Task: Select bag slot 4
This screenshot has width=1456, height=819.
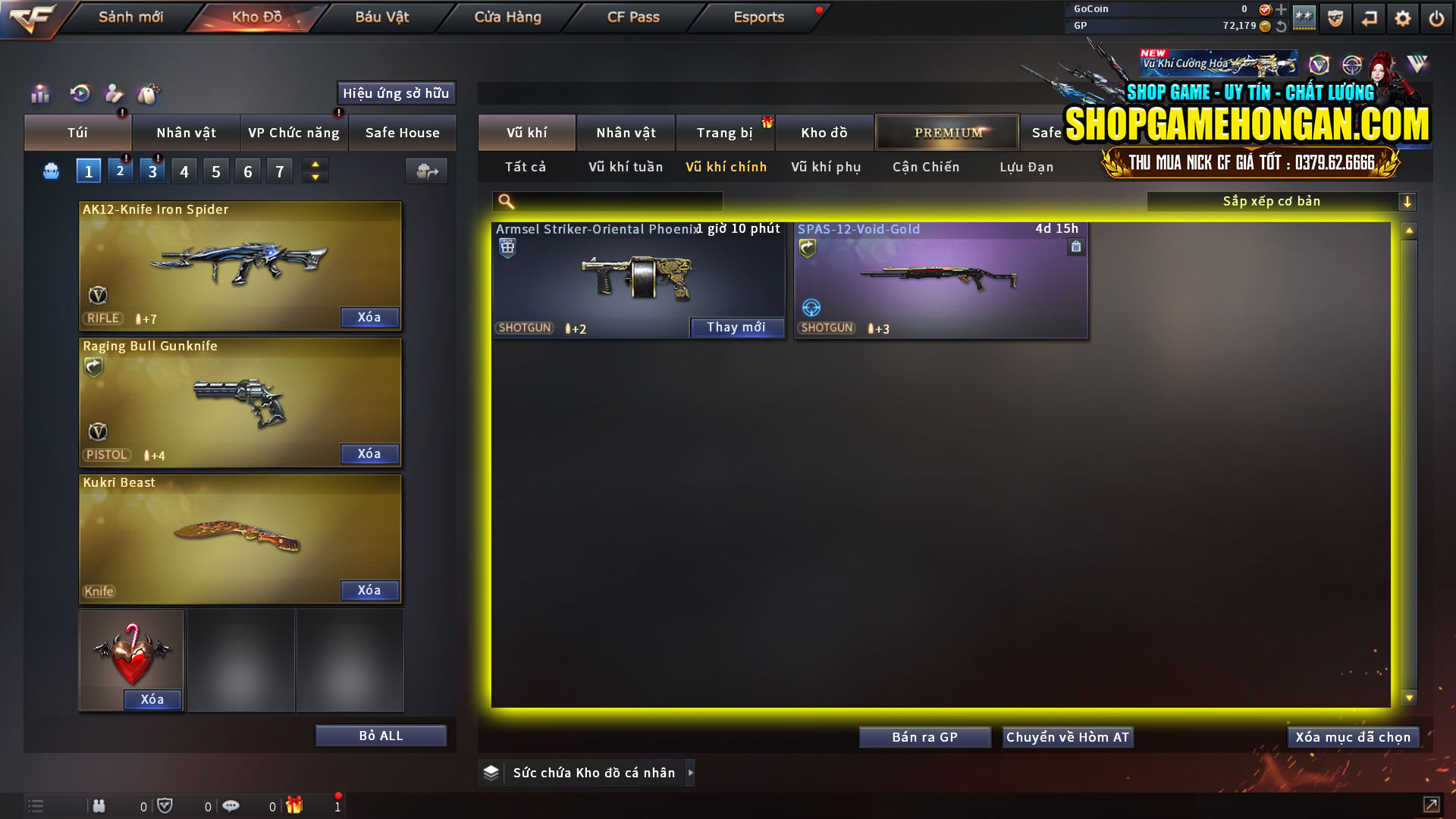Action: (184, 171)
